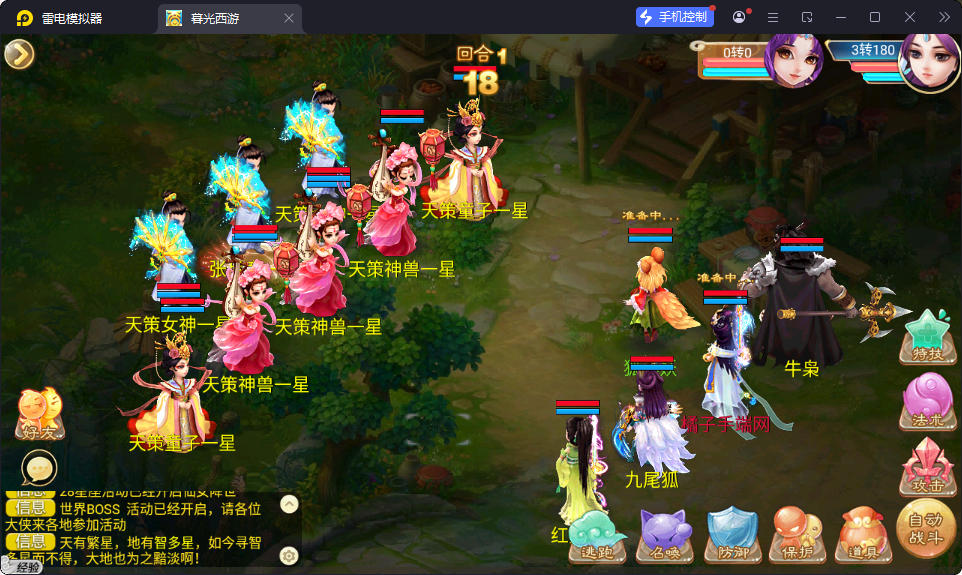962x575 pixels.
Task: Choose the 攻击 attack command
Action: tap(927, 466)
